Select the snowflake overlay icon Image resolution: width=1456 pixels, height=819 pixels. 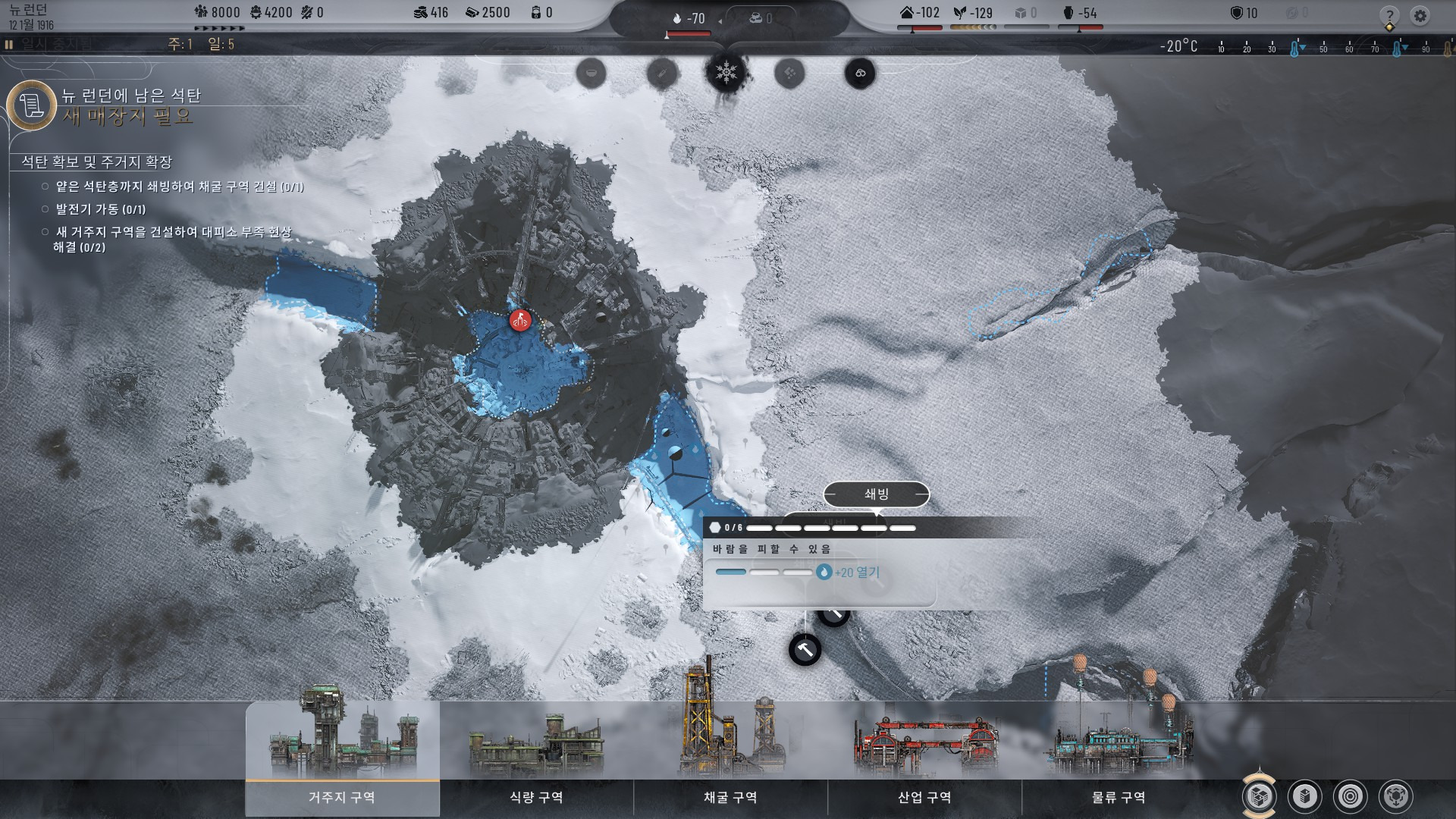(726, 73)
